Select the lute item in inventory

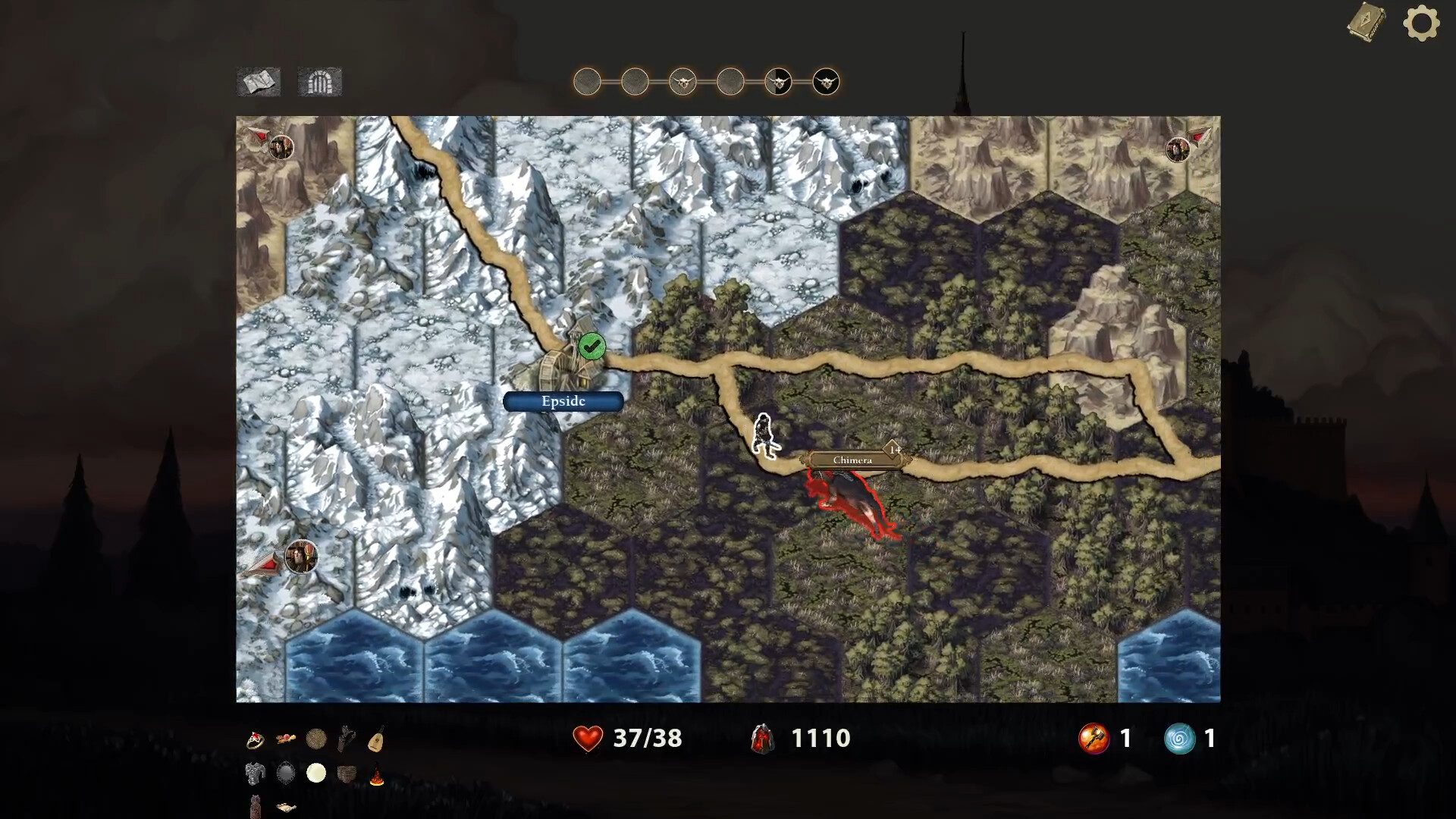click(376, 738)
